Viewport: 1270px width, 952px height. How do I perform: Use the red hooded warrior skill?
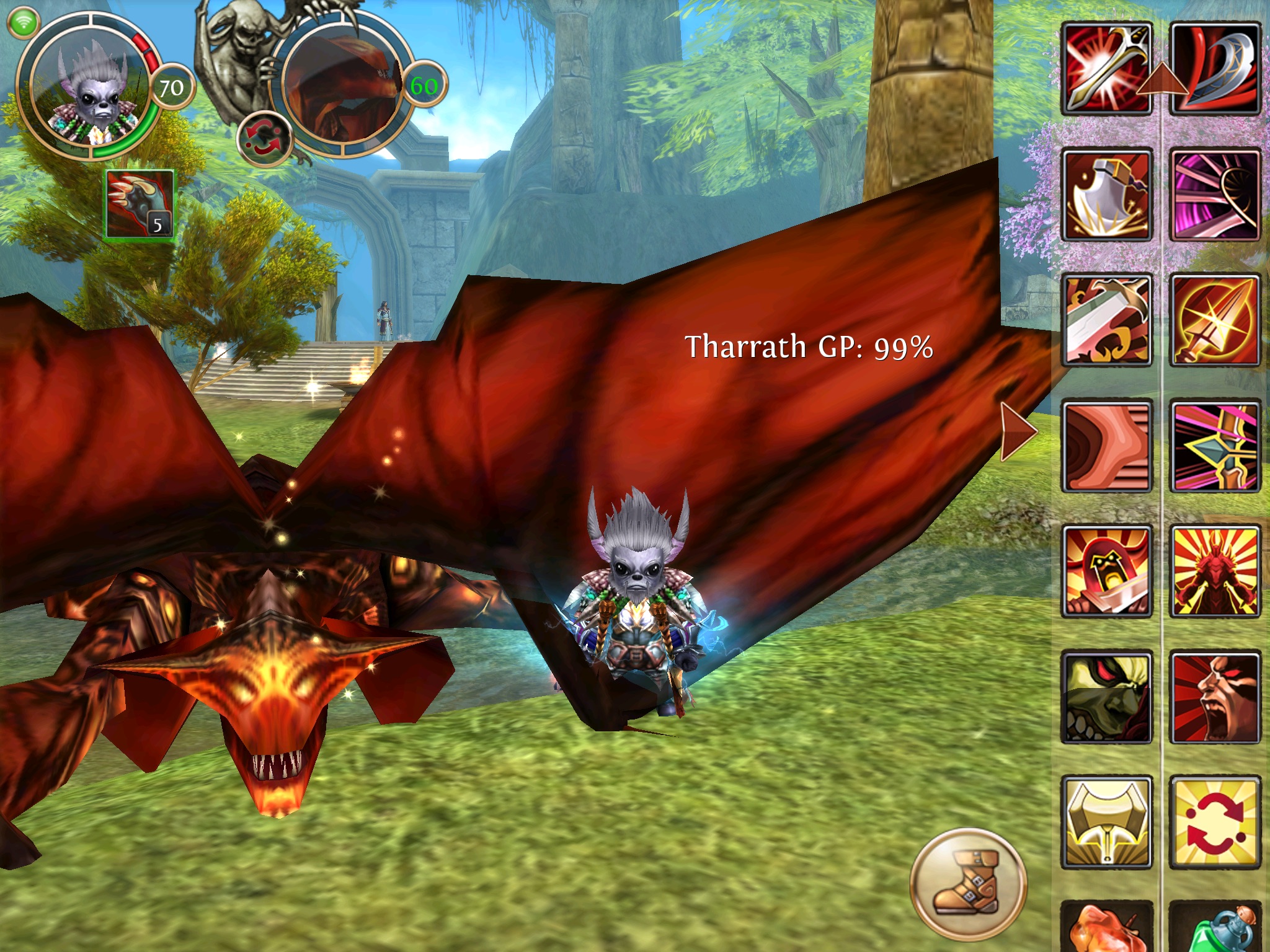1107,571
